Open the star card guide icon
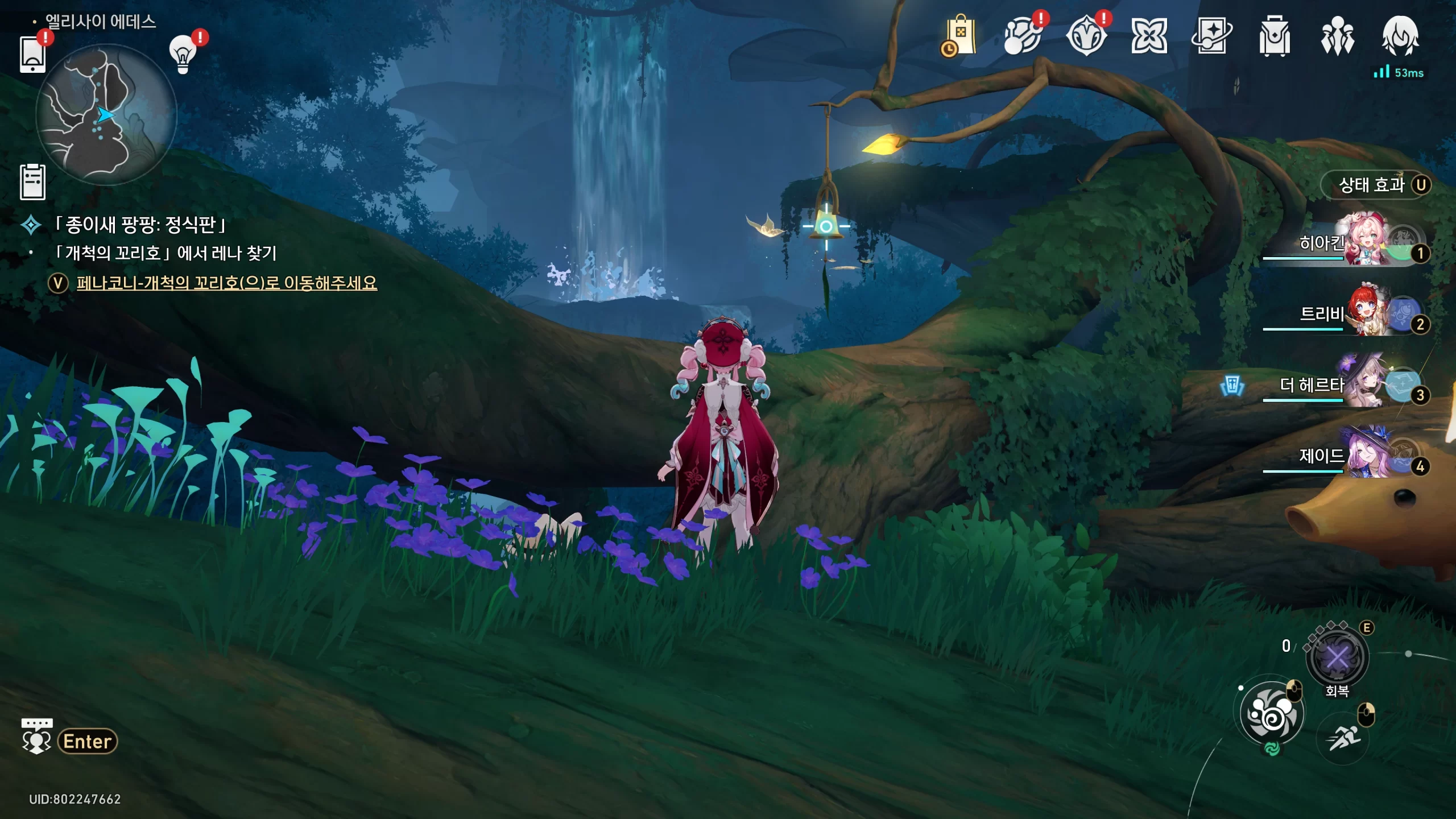The image size is (1456, 819). [x=1211, y=36]
